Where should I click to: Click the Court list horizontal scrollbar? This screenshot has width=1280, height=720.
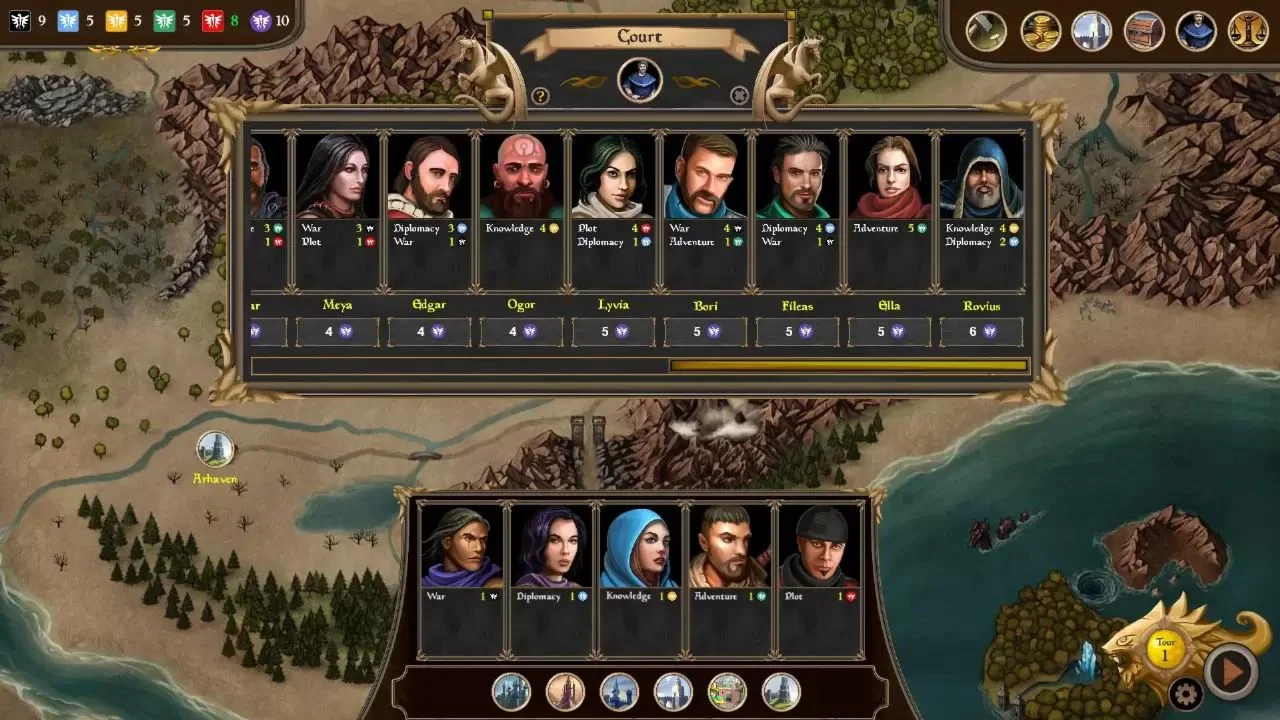point(848,366)
